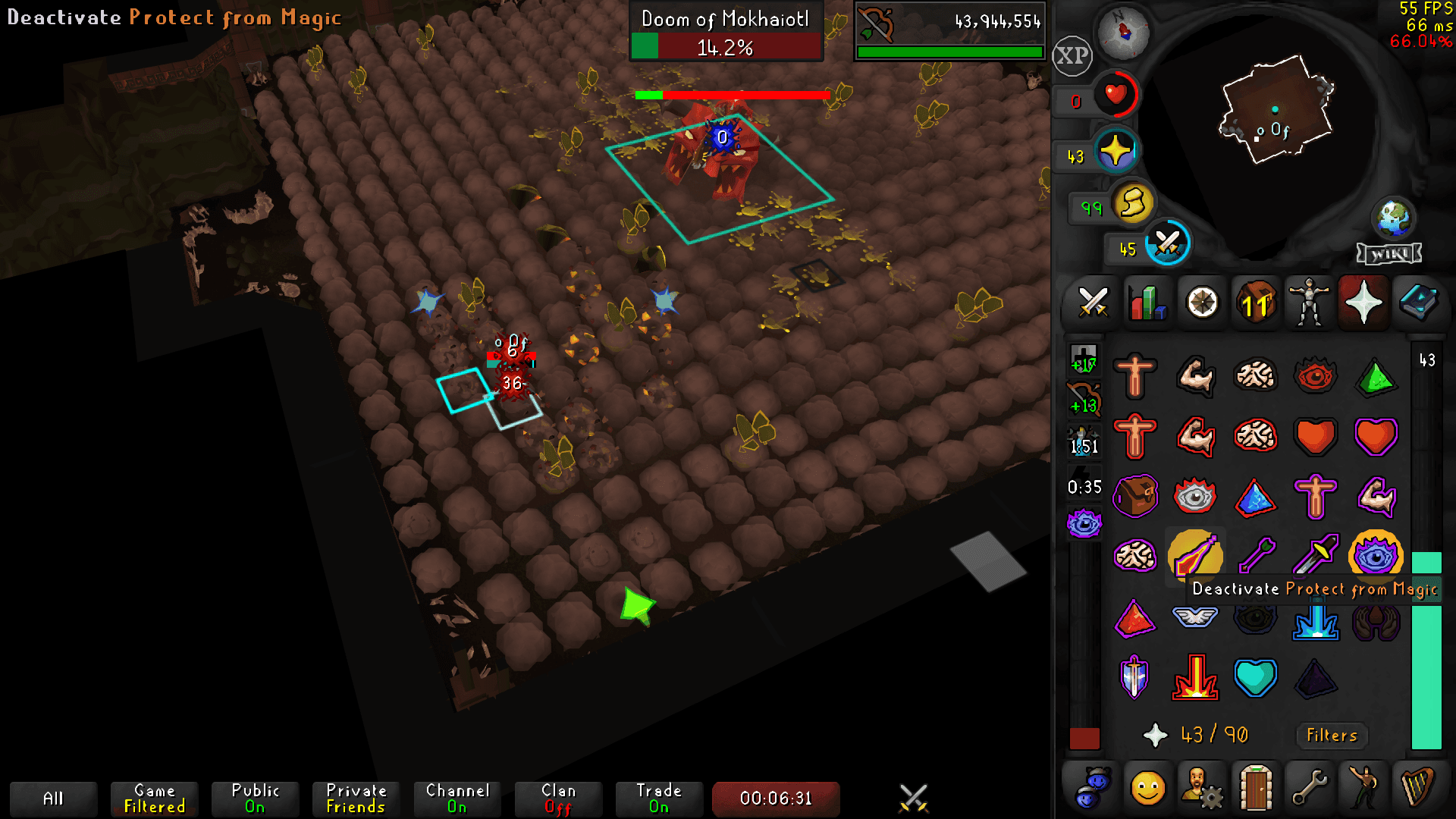
Task: Click the Filters button in the prayer panel
Action: coord(1331,735)
